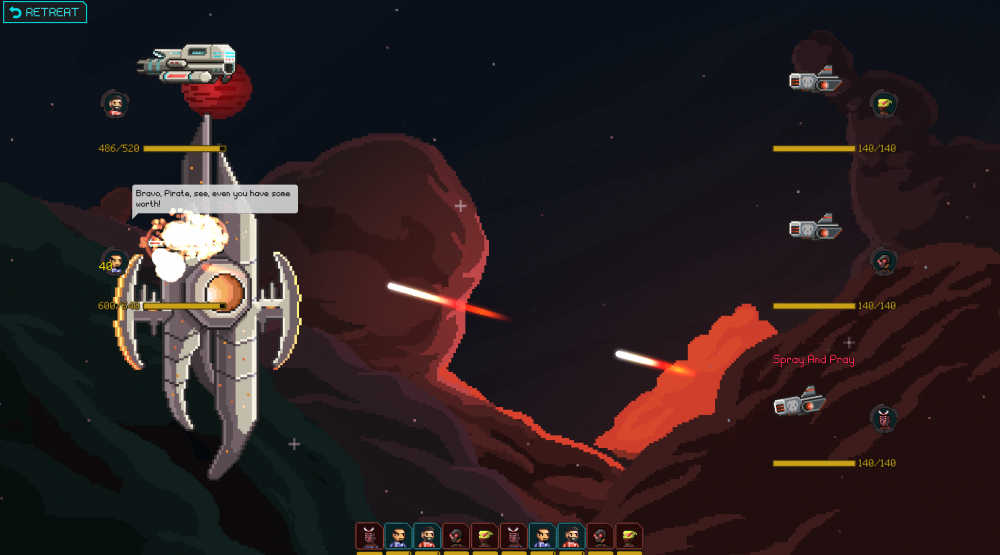Choose the horned enemy pilot portrait beside its ship
The image size is (1000, 555).
click(x=883, y=417)
